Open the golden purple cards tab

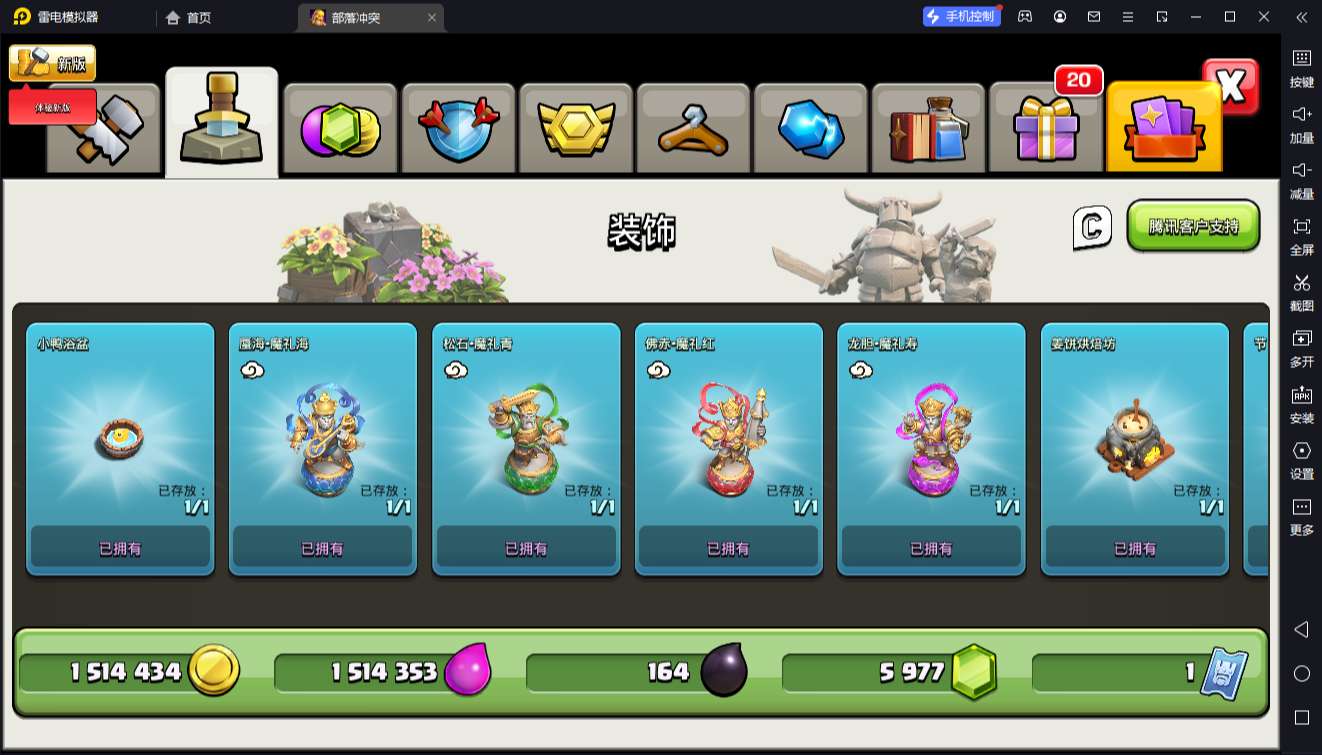coord(1163,129)
